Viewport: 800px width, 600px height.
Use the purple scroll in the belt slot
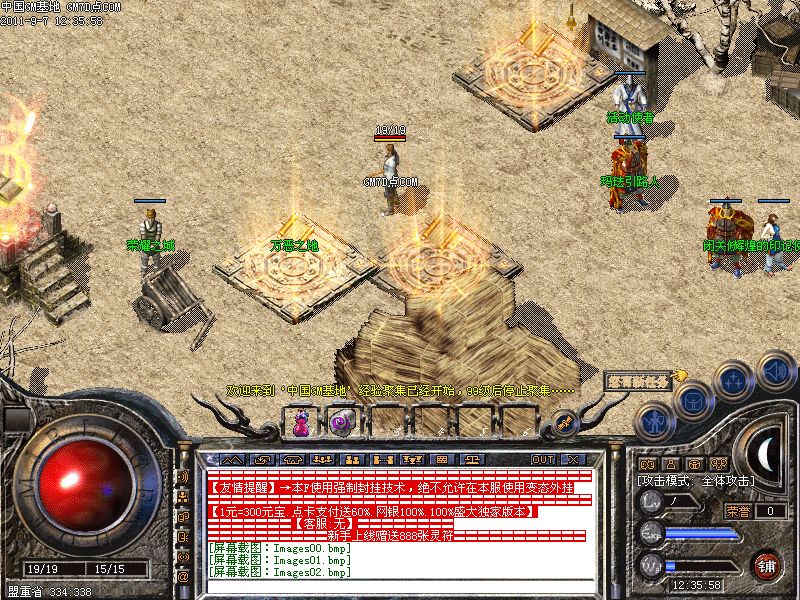340,423
